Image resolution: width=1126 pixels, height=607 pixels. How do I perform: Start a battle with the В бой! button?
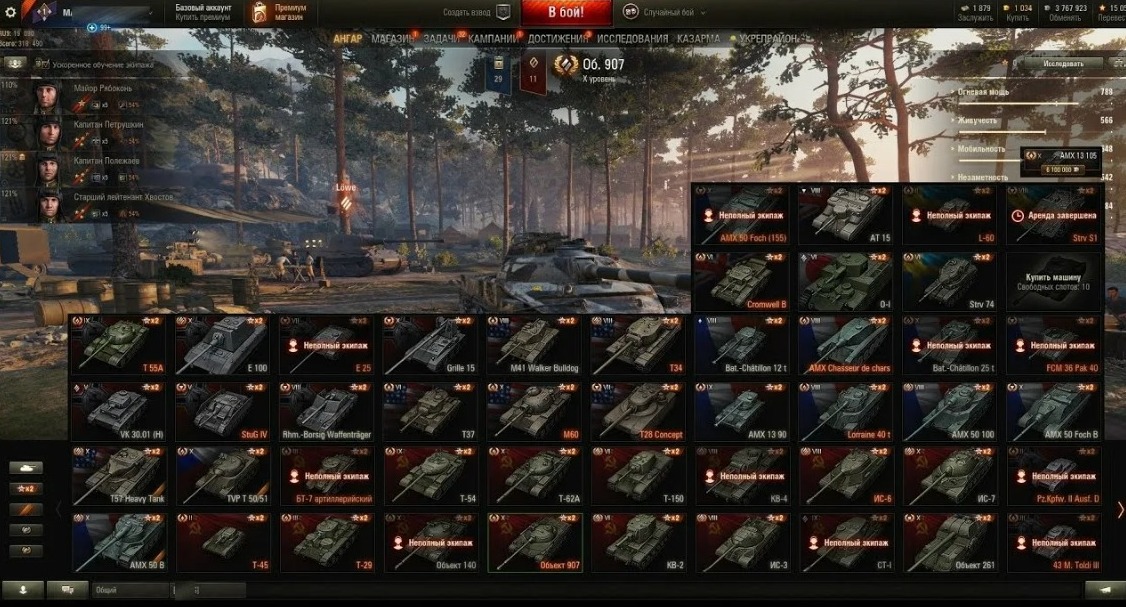pos(566,13)
